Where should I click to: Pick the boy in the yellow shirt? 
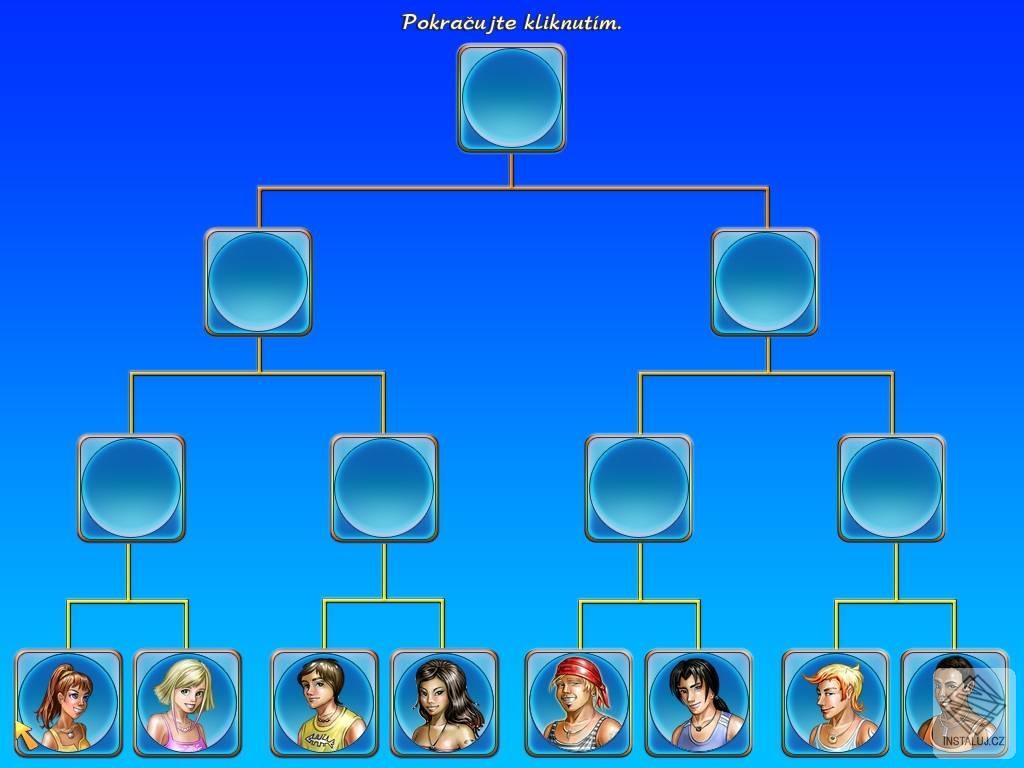324,703
